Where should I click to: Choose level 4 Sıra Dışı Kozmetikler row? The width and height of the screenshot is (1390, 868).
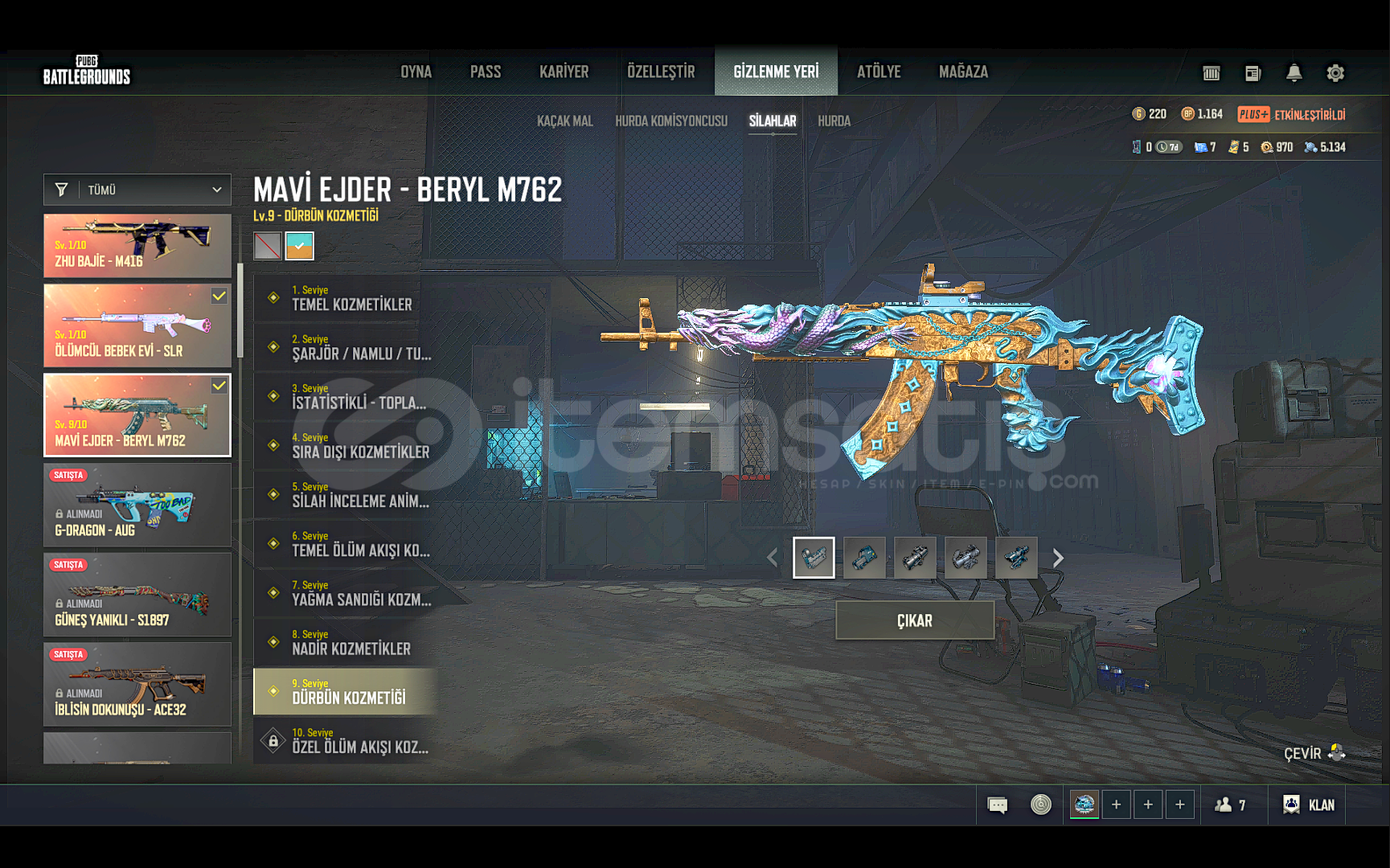pyautogui.click(x=346, y=446)
